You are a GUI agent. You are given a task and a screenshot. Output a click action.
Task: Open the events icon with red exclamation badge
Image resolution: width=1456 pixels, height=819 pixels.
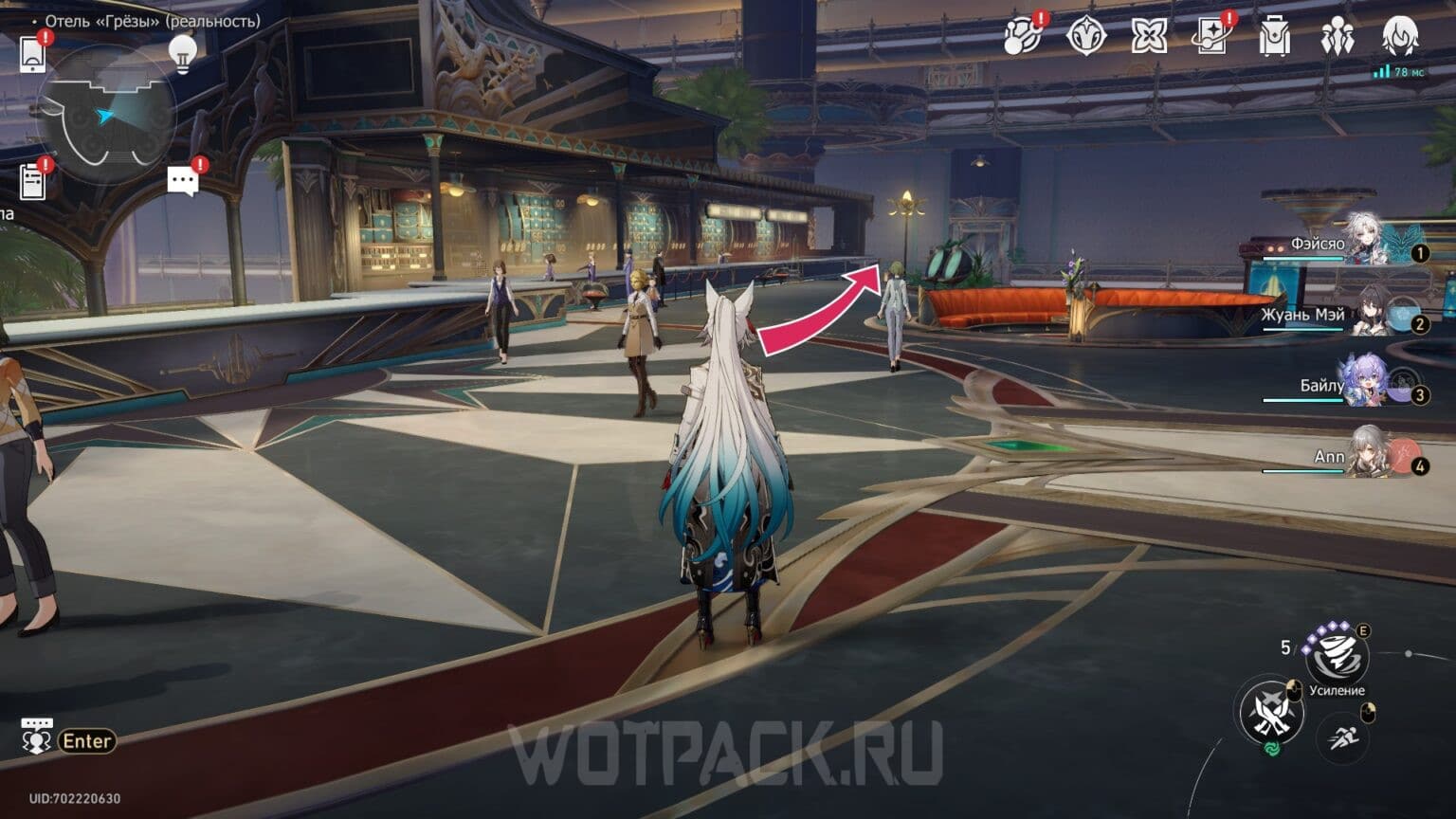(1026, 38)
